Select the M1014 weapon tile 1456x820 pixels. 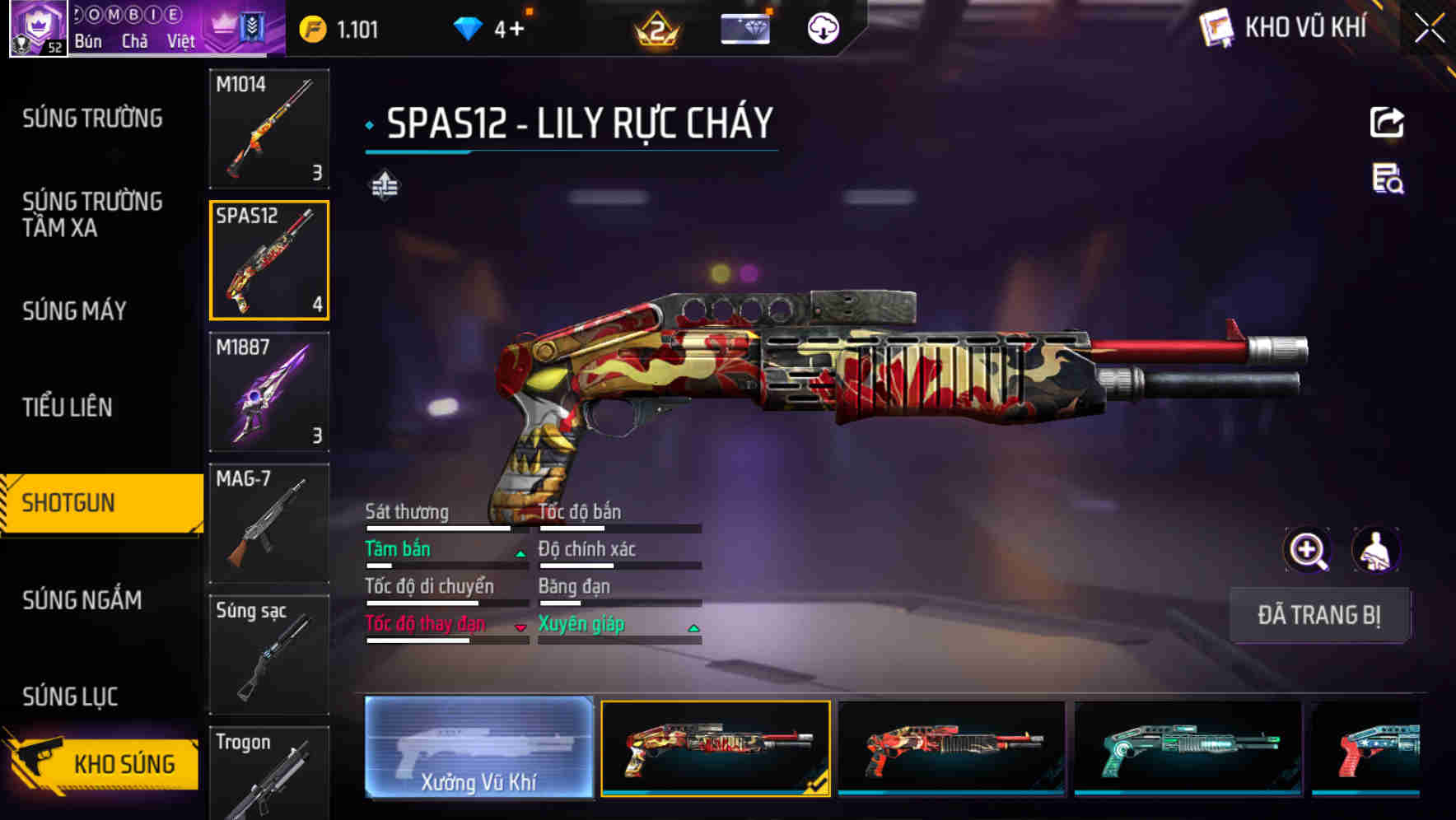click(x=269, y=128)
